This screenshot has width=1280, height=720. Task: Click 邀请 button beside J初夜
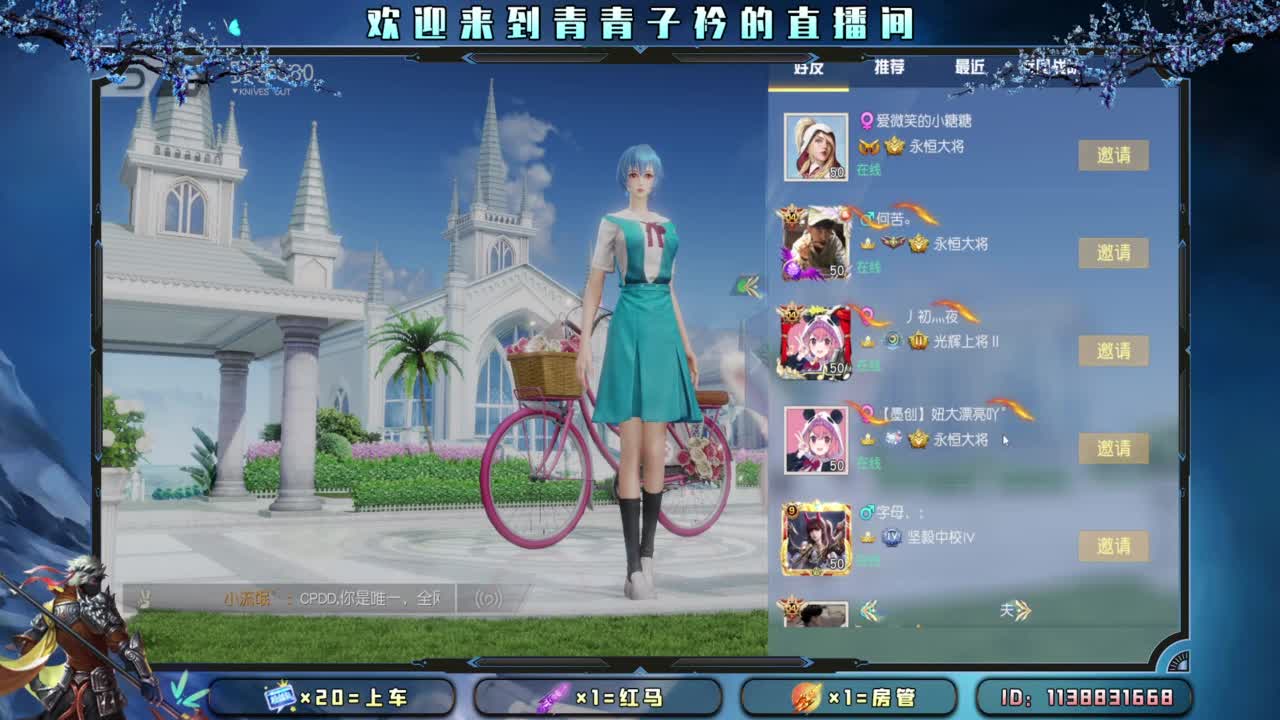1113,351
